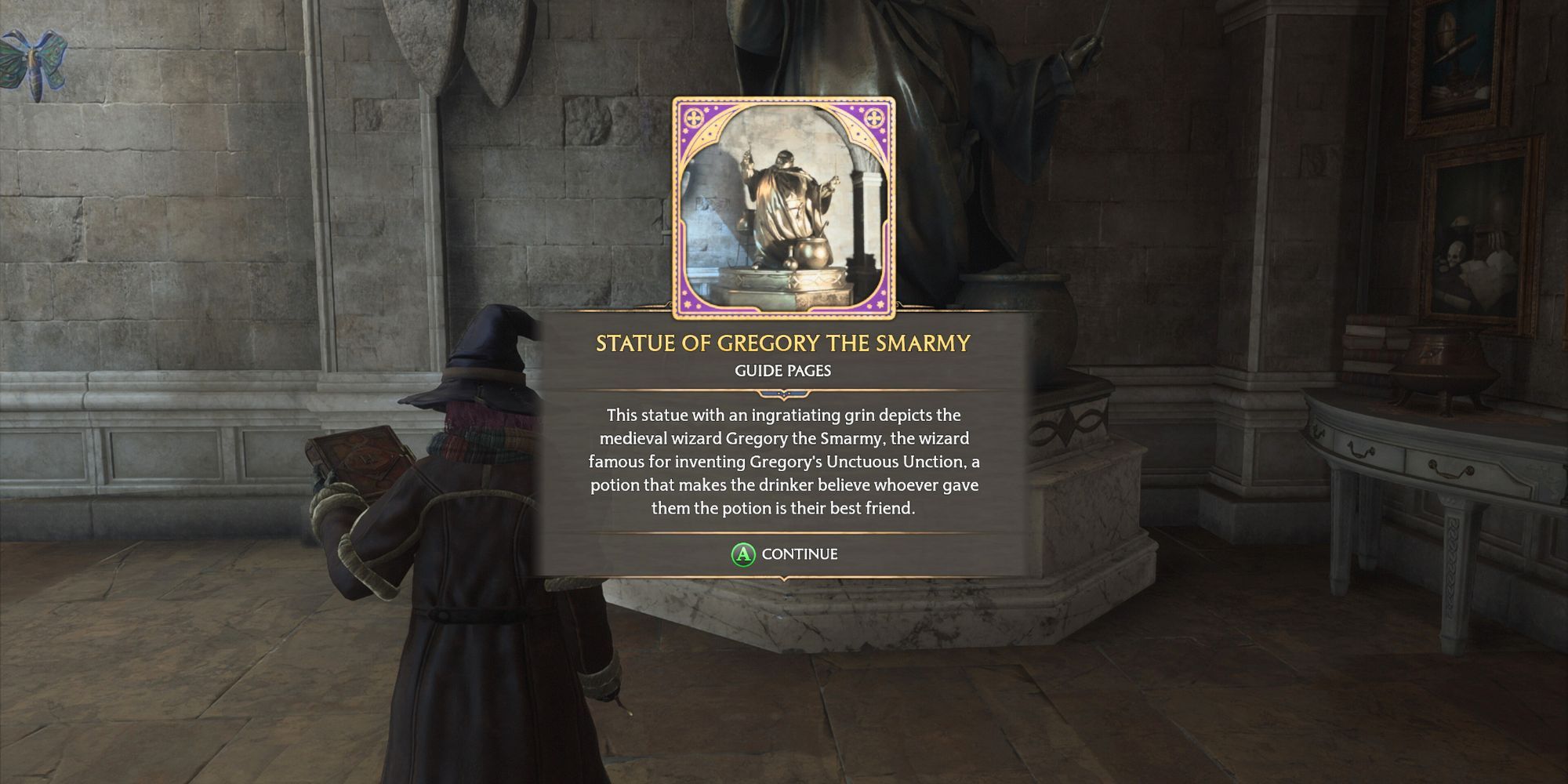Screen dimensions: 1568x784
Task: Click the golden arrow tip at the dialog's bottom edge
Action: point(784,580)
